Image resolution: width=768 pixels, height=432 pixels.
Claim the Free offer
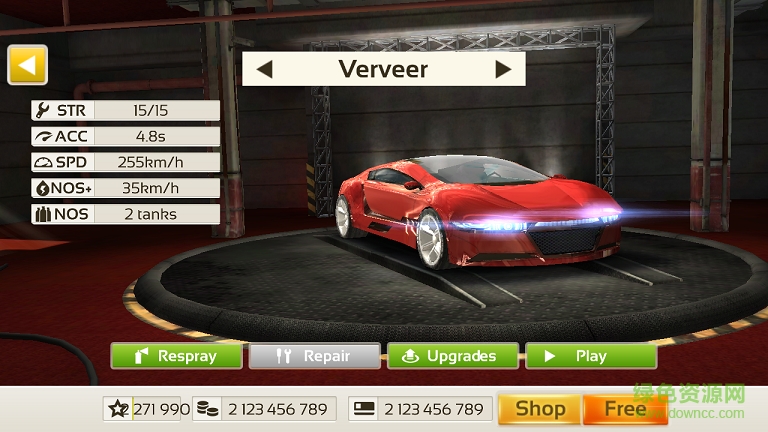[624, 409]
